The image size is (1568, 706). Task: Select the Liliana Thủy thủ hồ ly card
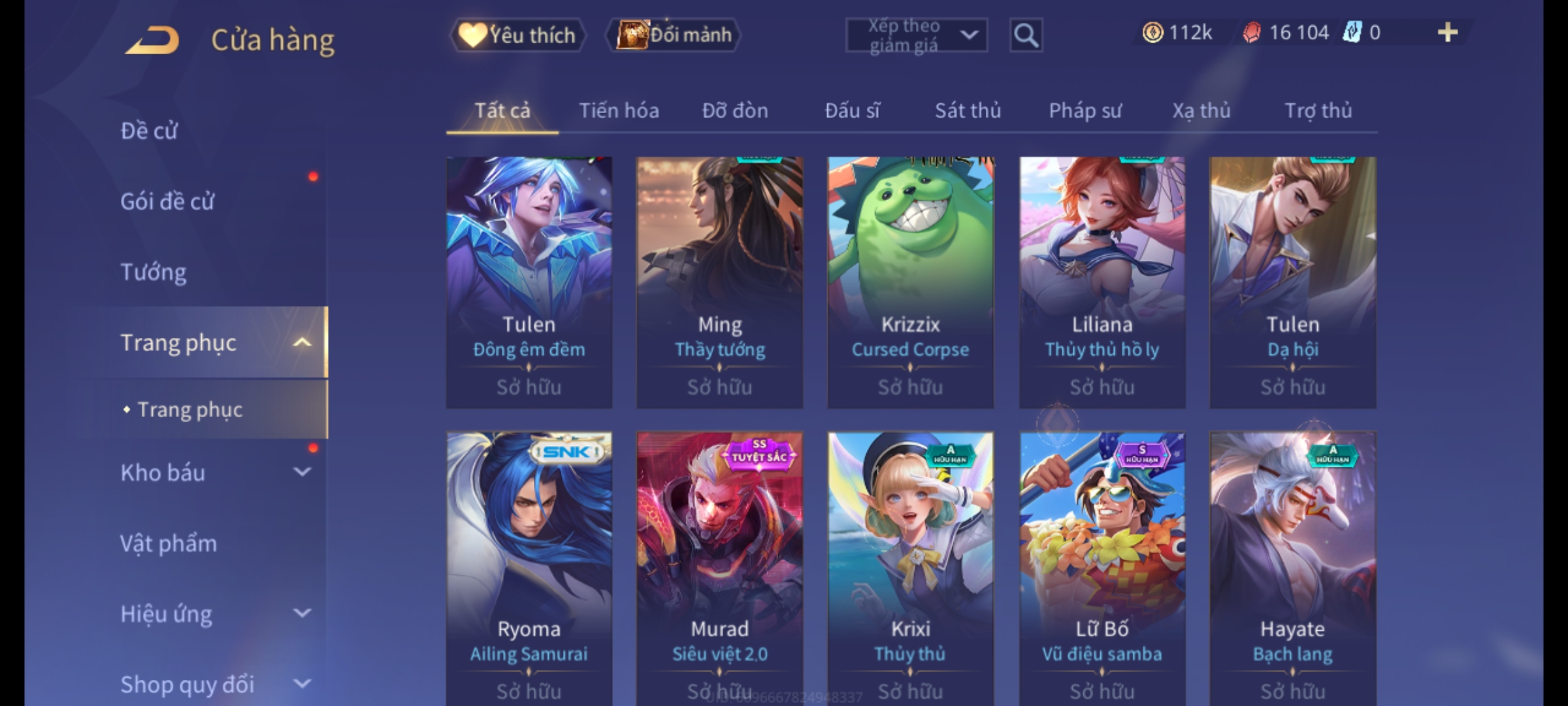click(1102, 282)
